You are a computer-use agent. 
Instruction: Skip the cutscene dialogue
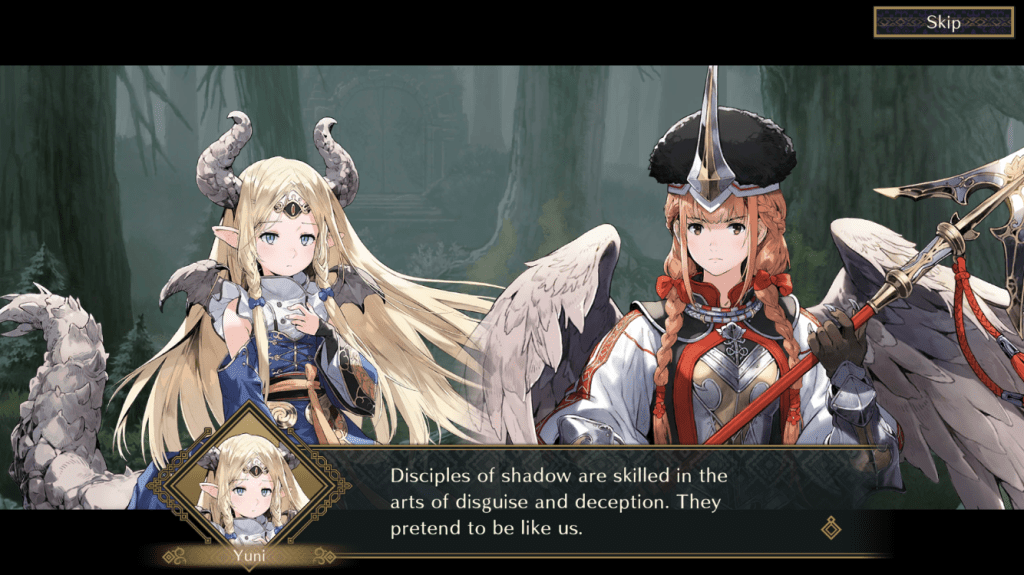click(943, 22)
